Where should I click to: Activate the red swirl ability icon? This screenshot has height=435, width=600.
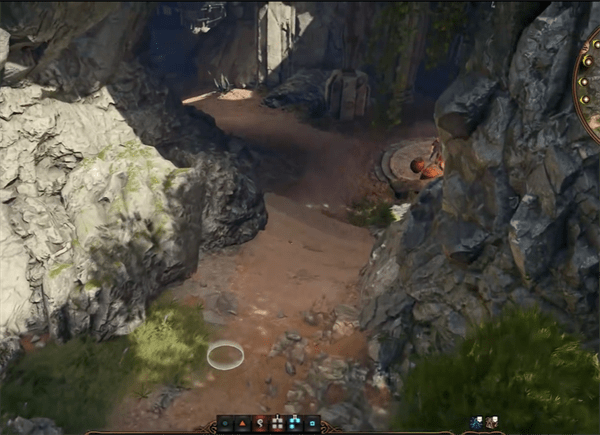pos(261,424)
